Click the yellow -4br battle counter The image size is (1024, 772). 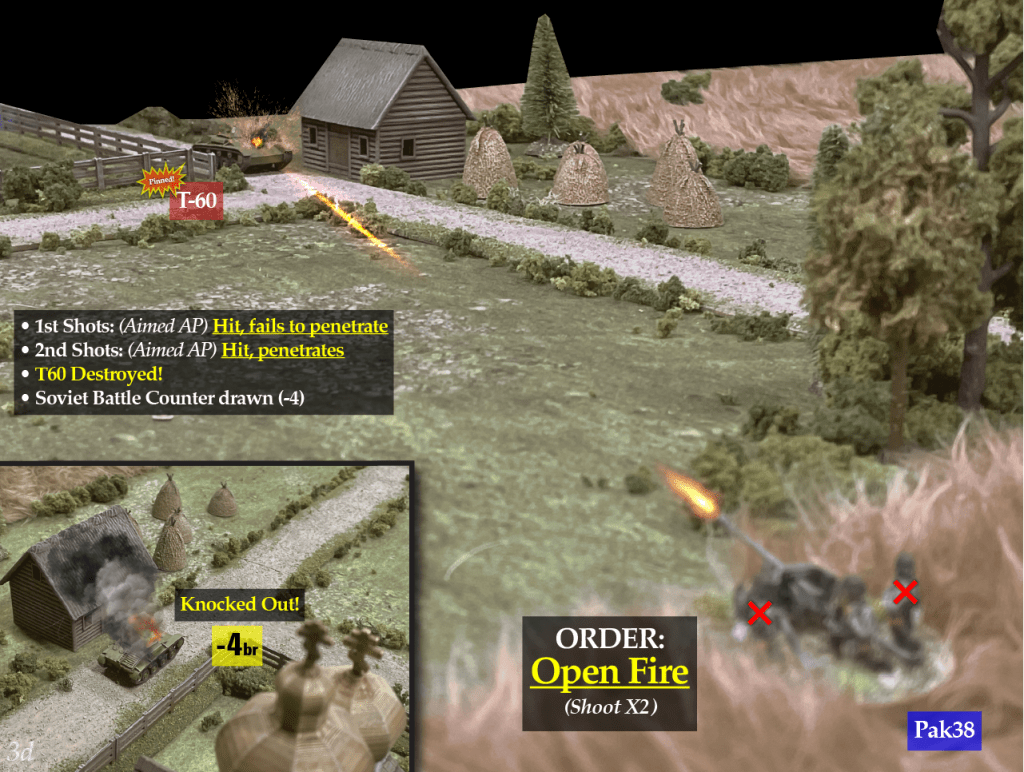pyautogui.click(x=237, y=647)
